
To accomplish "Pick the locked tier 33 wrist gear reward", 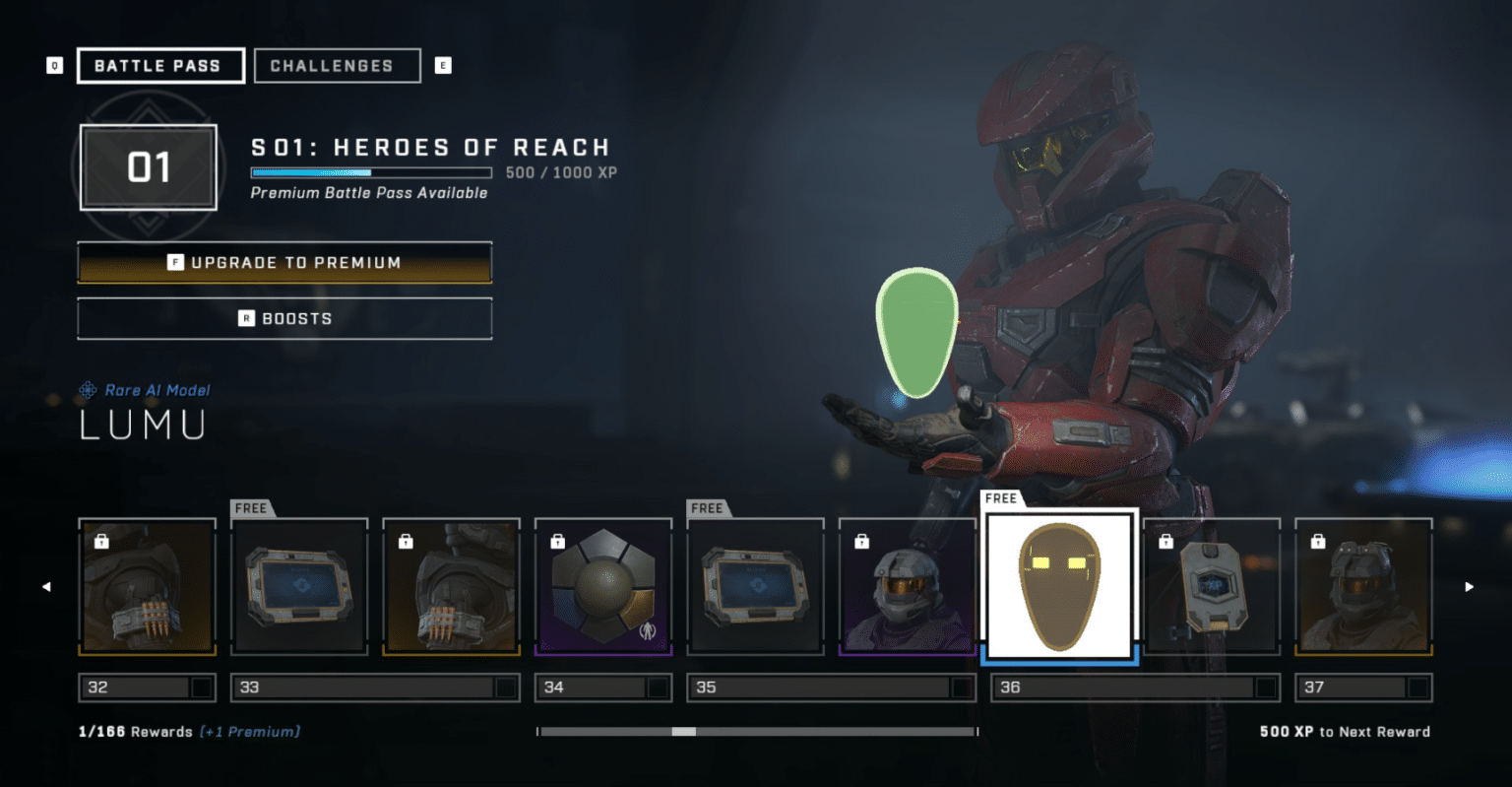I will [x=451, y=586].
